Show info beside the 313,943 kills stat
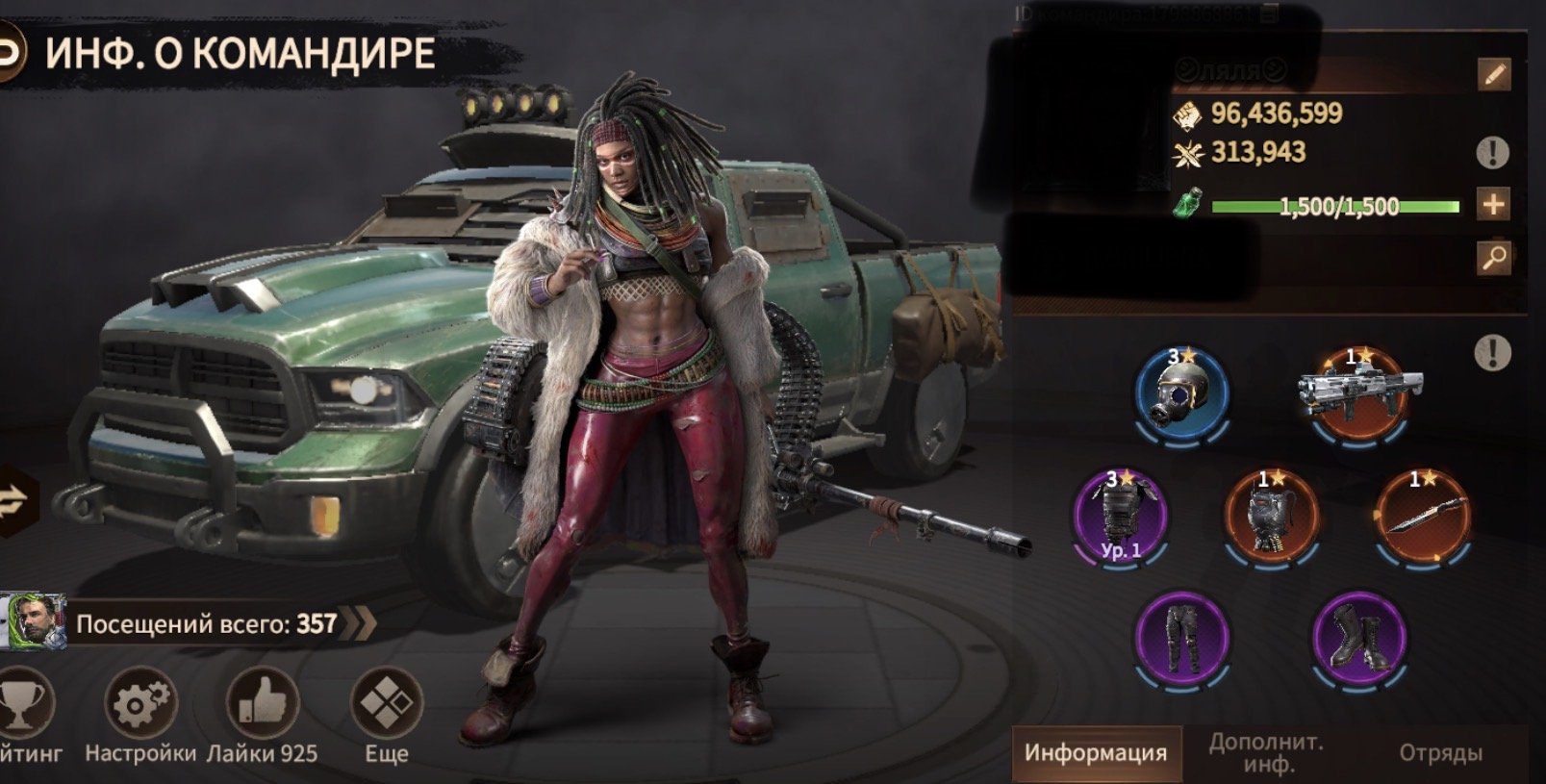 coord(1492,152)
